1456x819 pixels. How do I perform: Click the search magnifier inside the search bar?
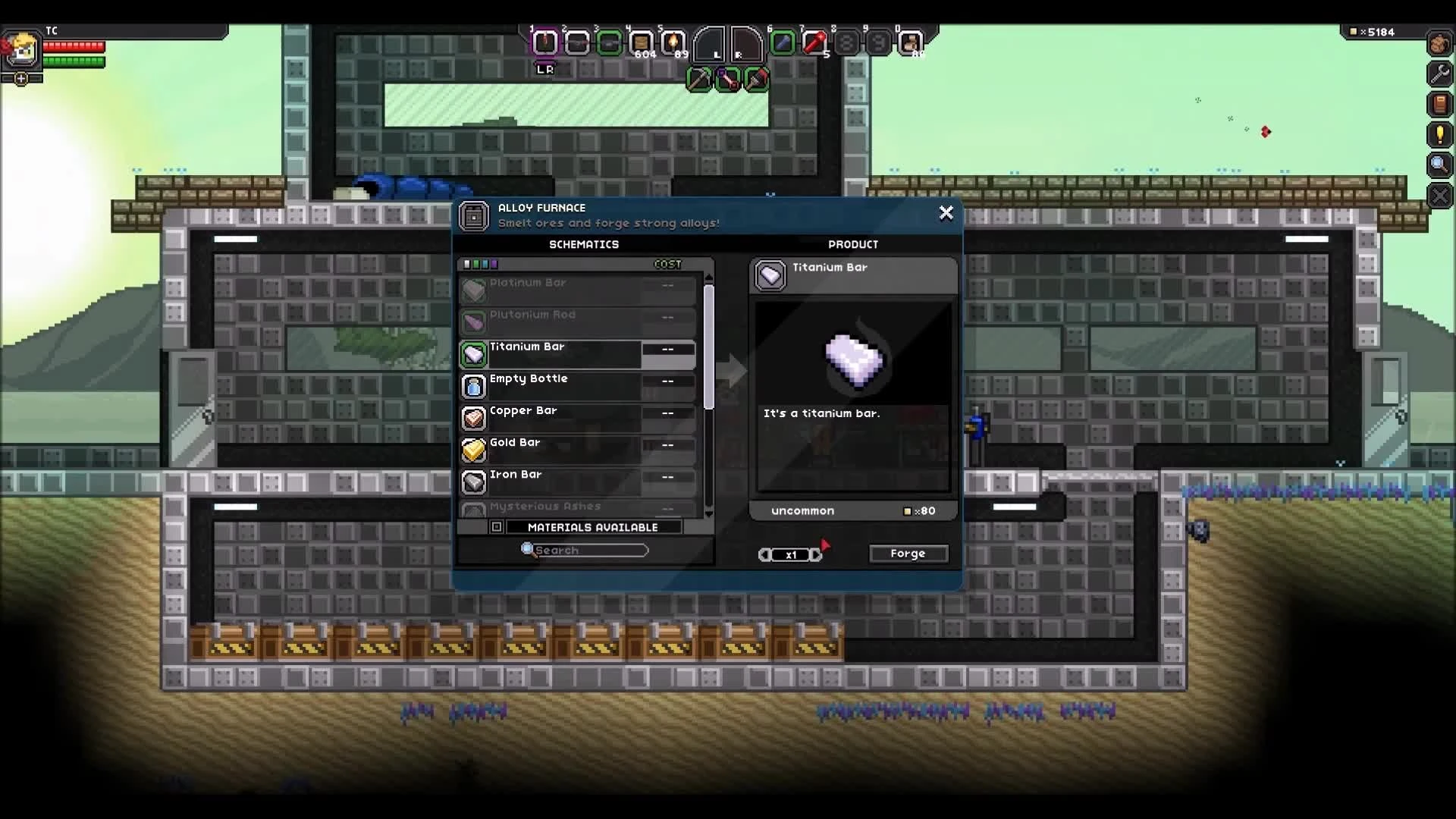coord(527,550)
